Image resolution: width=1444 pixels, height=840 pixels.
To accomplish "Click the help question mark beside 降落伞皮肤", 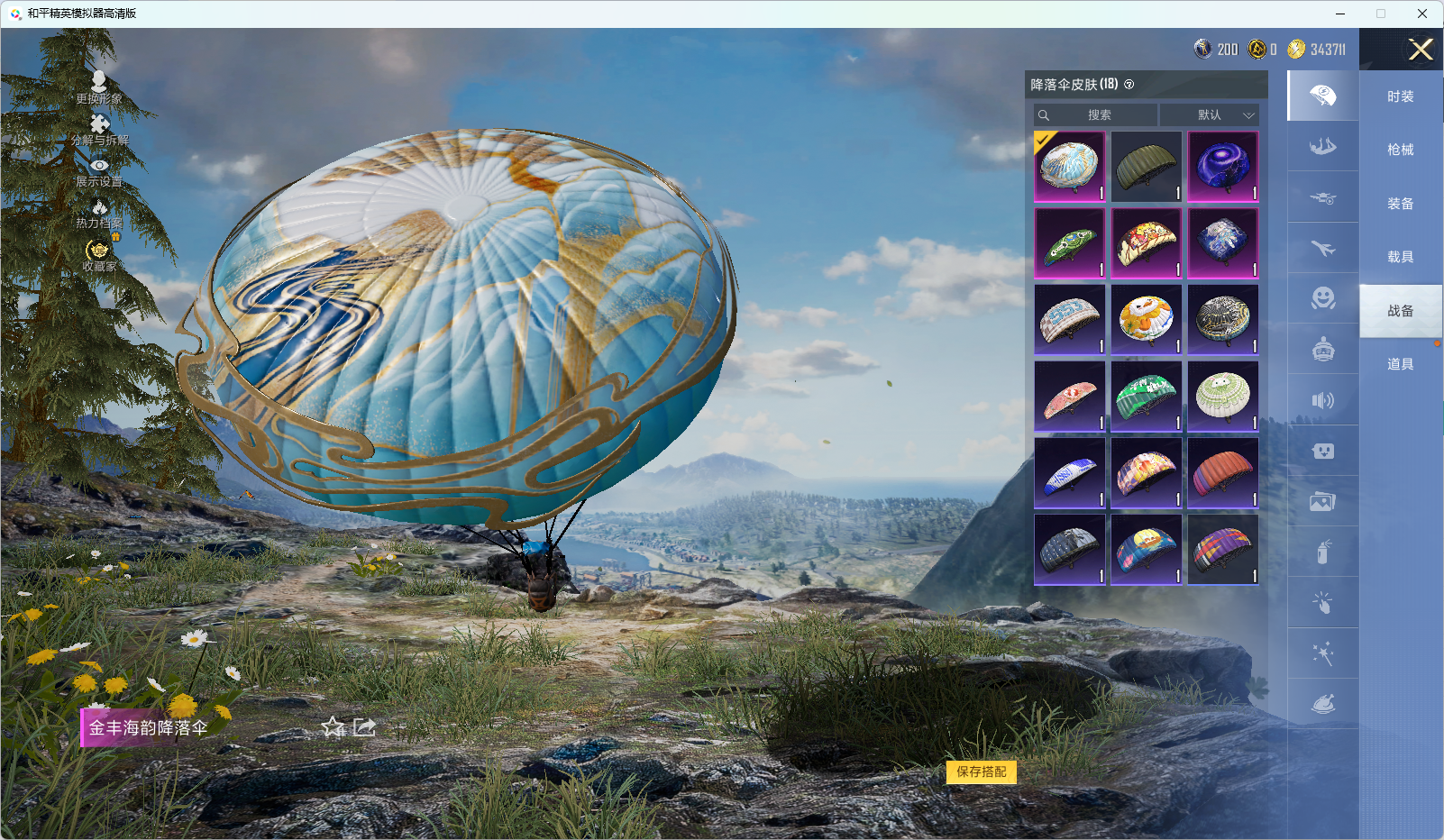I will (x=1129, y=85).
